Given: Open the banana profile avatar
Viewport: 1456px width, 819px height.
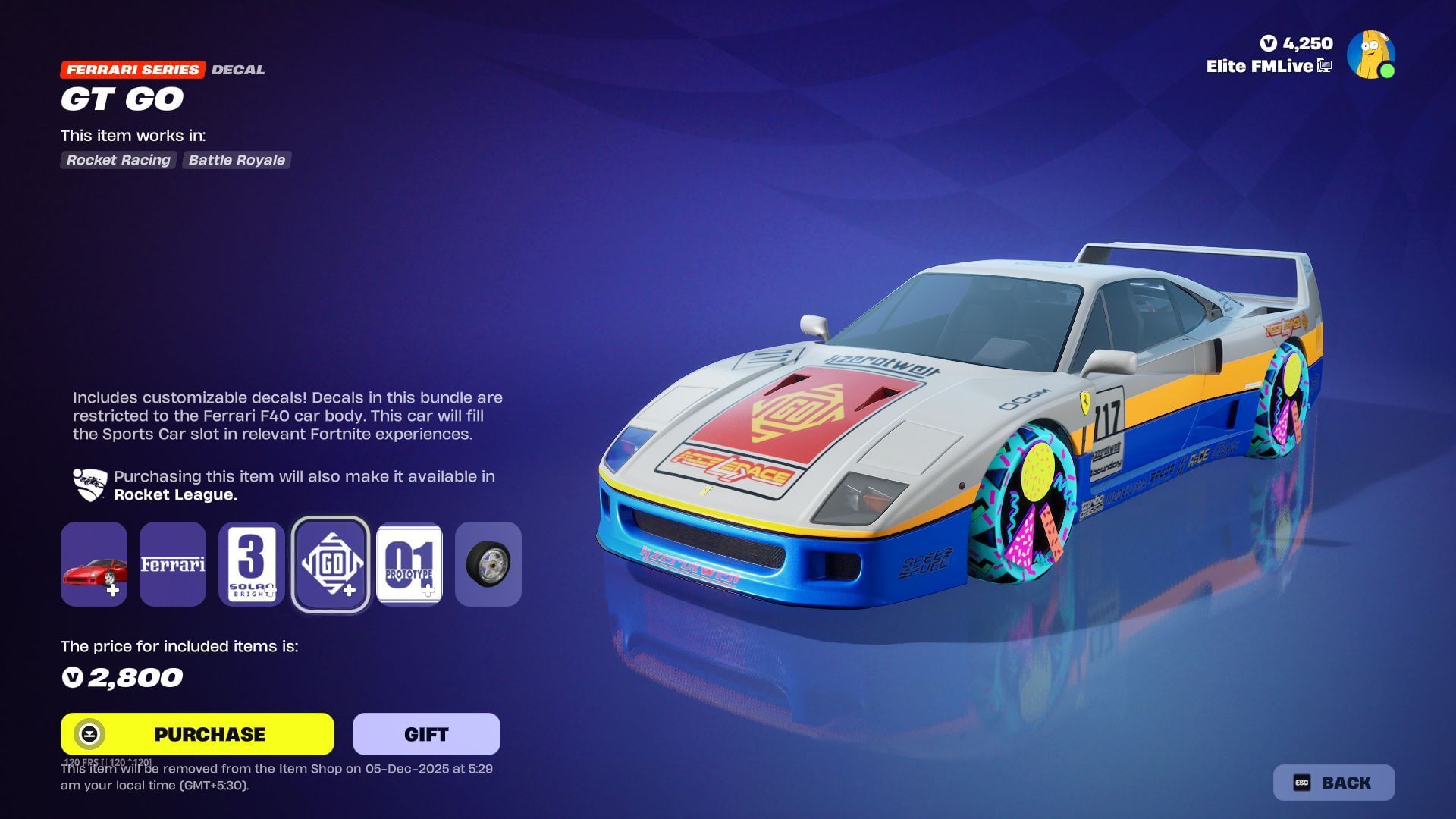Looking at the screenshot, I should (x=1370, y=54).
